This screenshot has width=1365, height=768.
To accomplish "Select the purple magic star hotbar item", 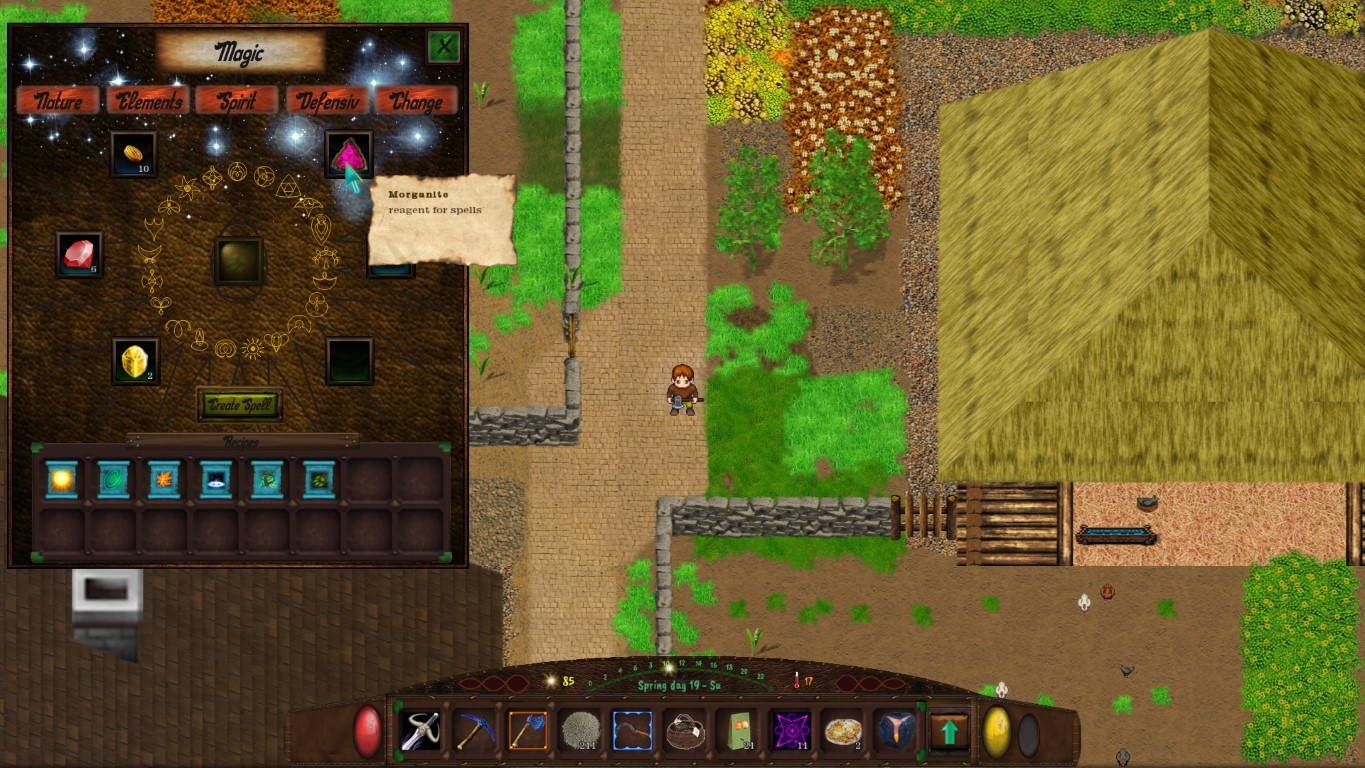I will pyautogui.click(x=790, y=731).
